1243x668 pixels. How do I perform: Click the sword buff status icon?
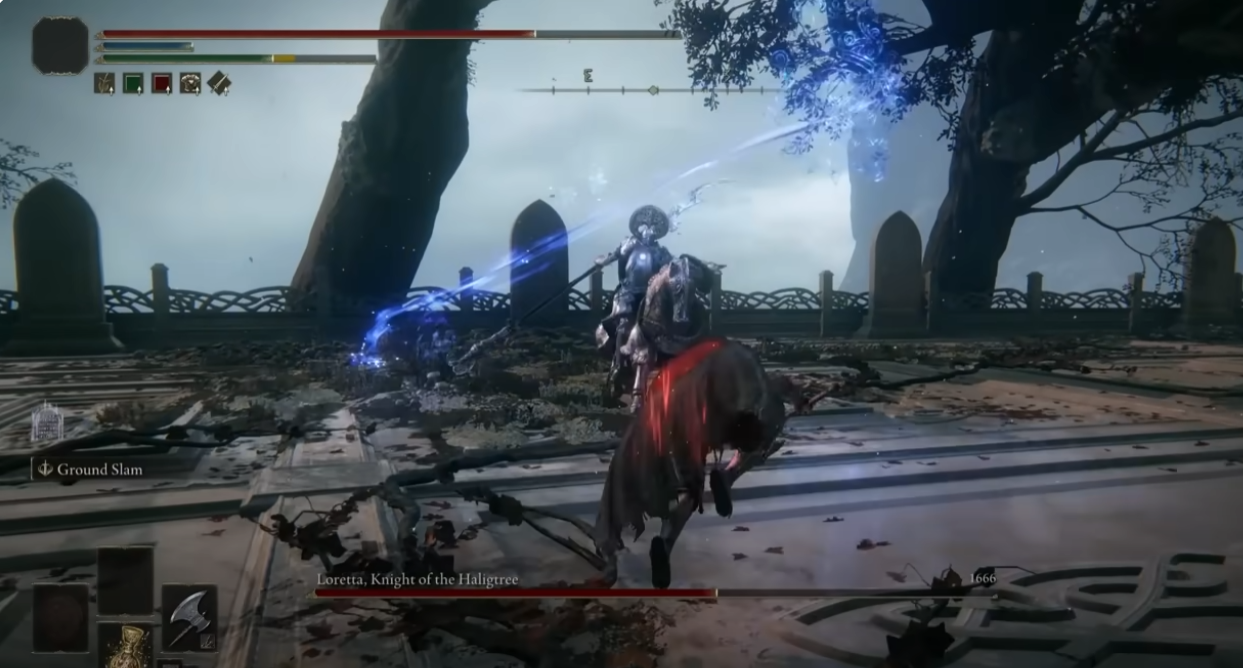click(219, 83)
